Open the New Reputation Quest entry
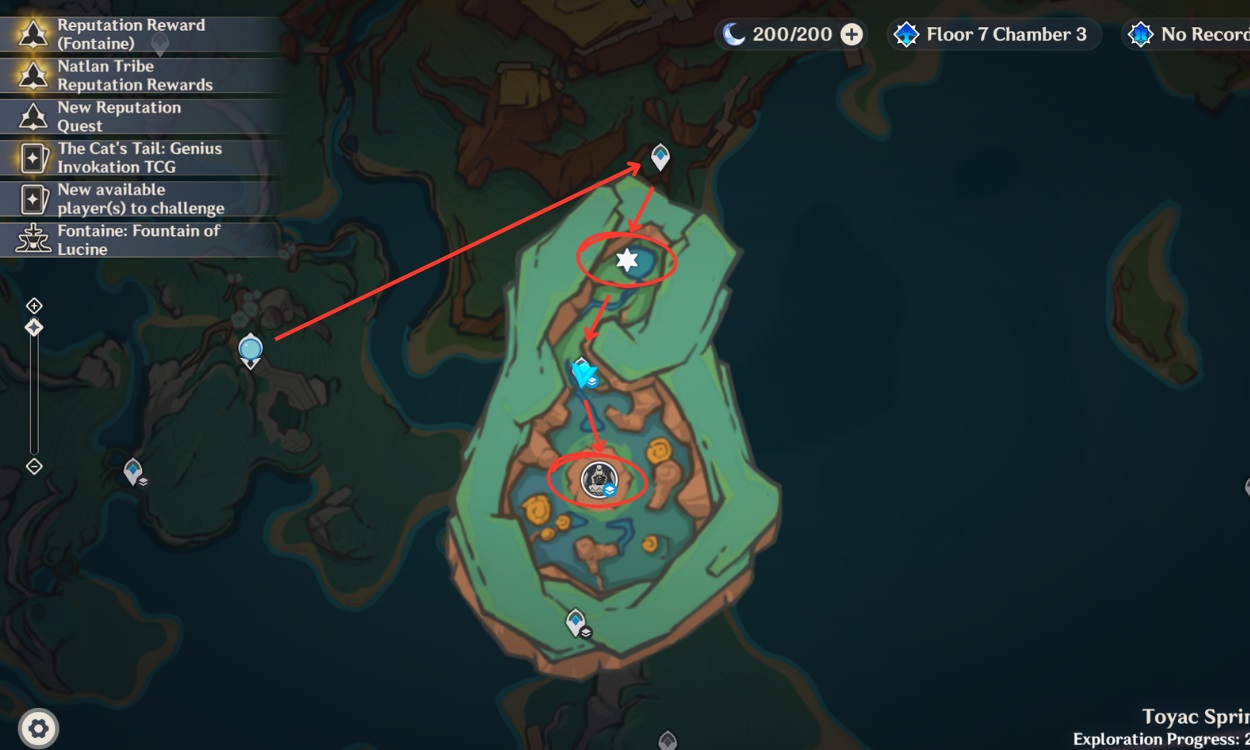 pyautogui.click(x=118, y=116)
